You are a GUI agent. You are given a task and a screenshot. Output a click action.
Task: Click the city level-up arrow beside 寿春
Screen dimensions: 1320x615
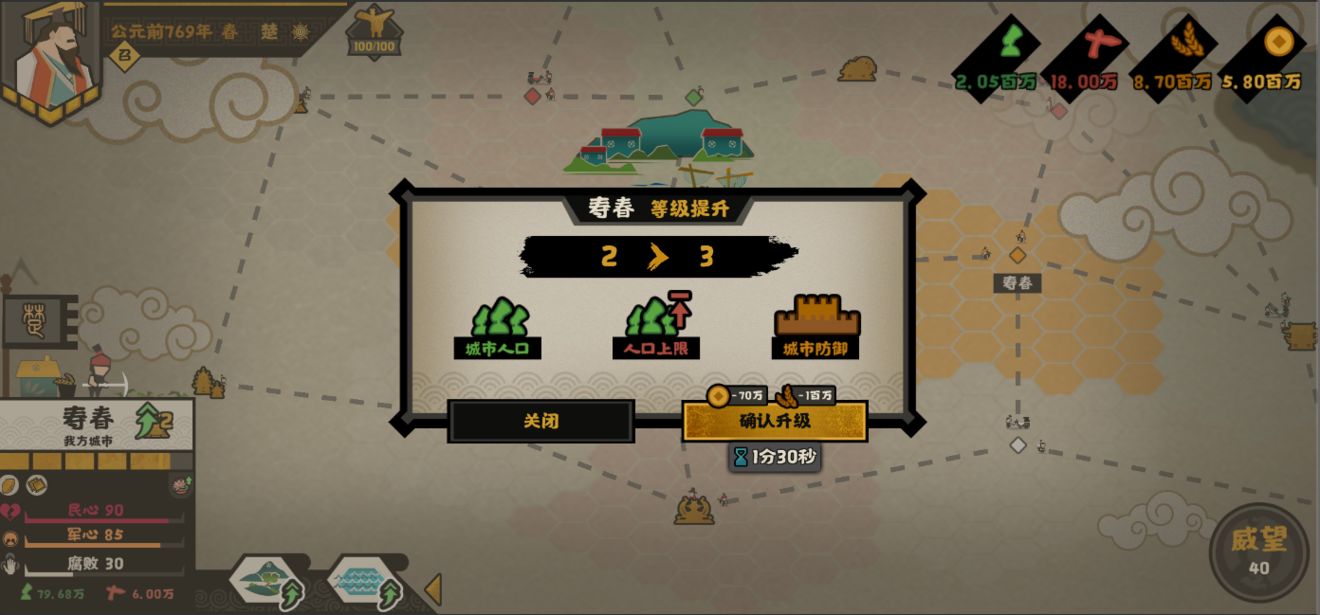click(153, 421)
